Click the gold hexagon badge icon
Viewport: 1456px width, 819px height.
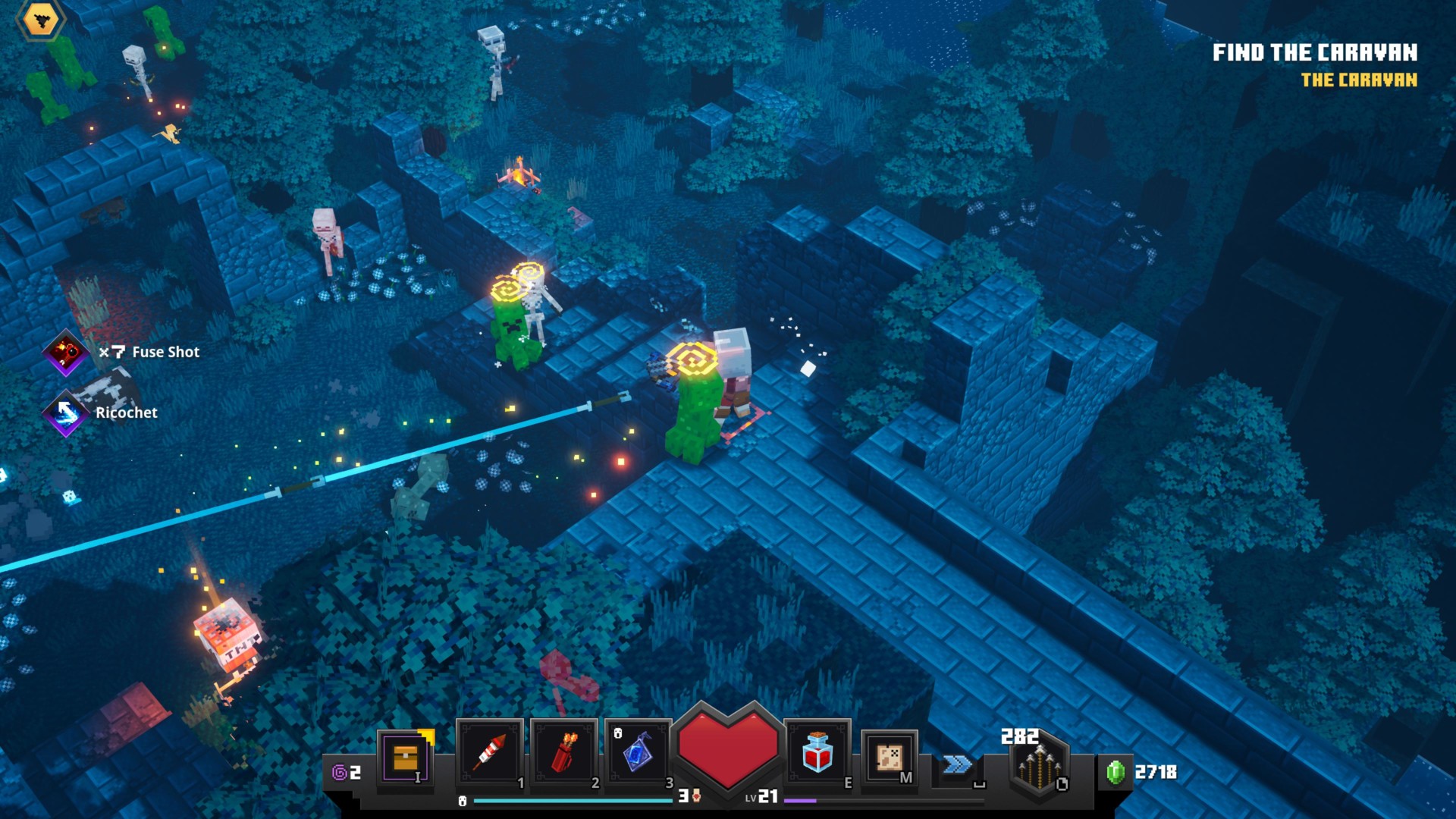pyautogui.click(x=41, y=20)
